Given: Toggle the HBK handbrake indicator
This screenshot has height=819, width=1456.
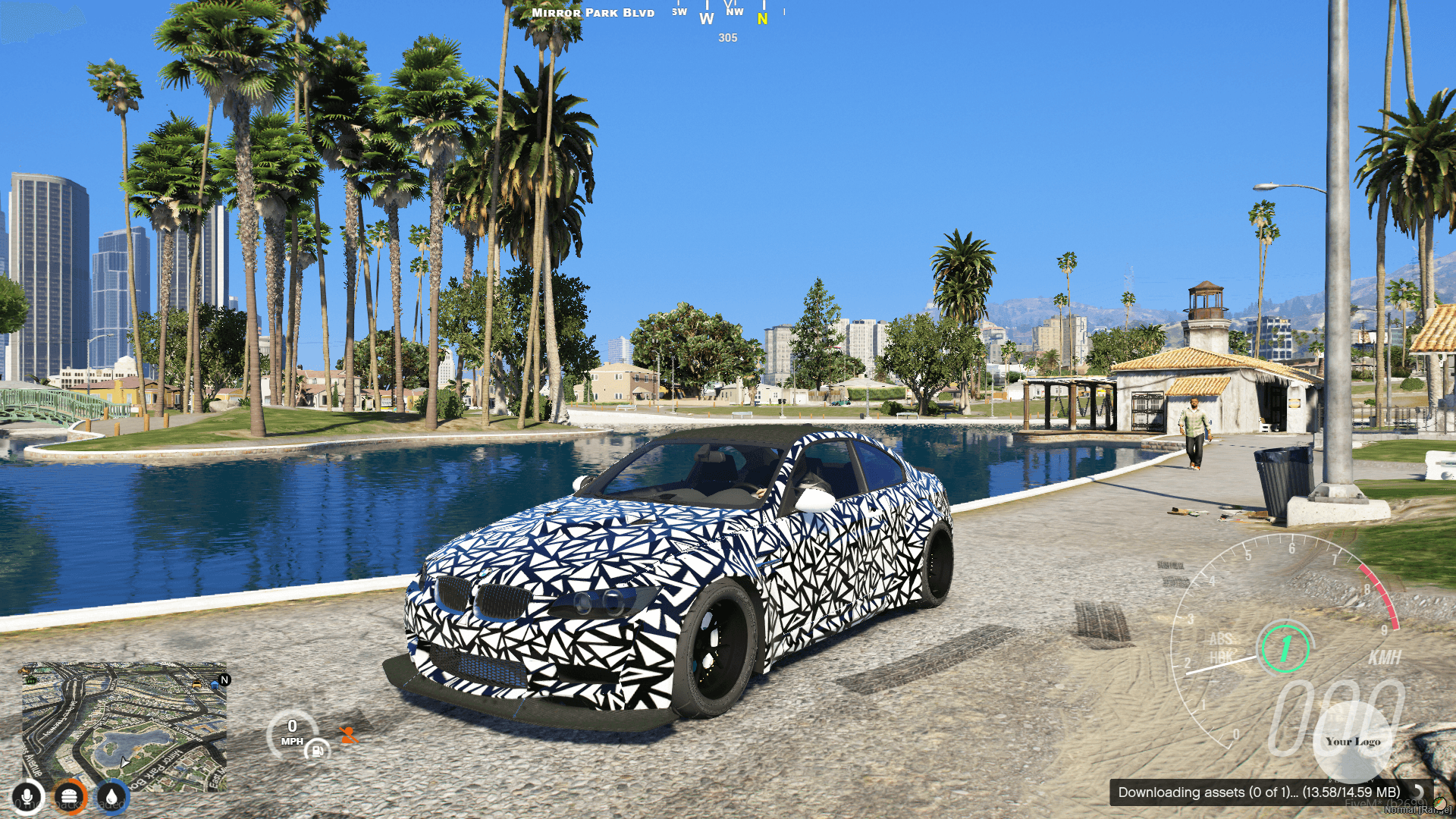Looking at the screenshot, I should [1222, 657].
